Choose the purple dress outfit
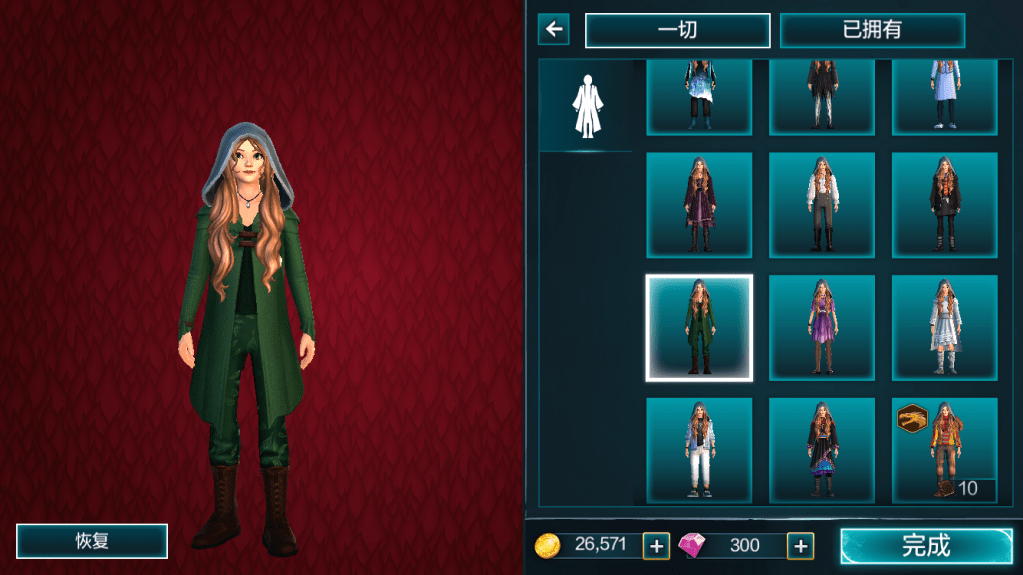This screenshot has width=1023, height=575. point(822,328)
